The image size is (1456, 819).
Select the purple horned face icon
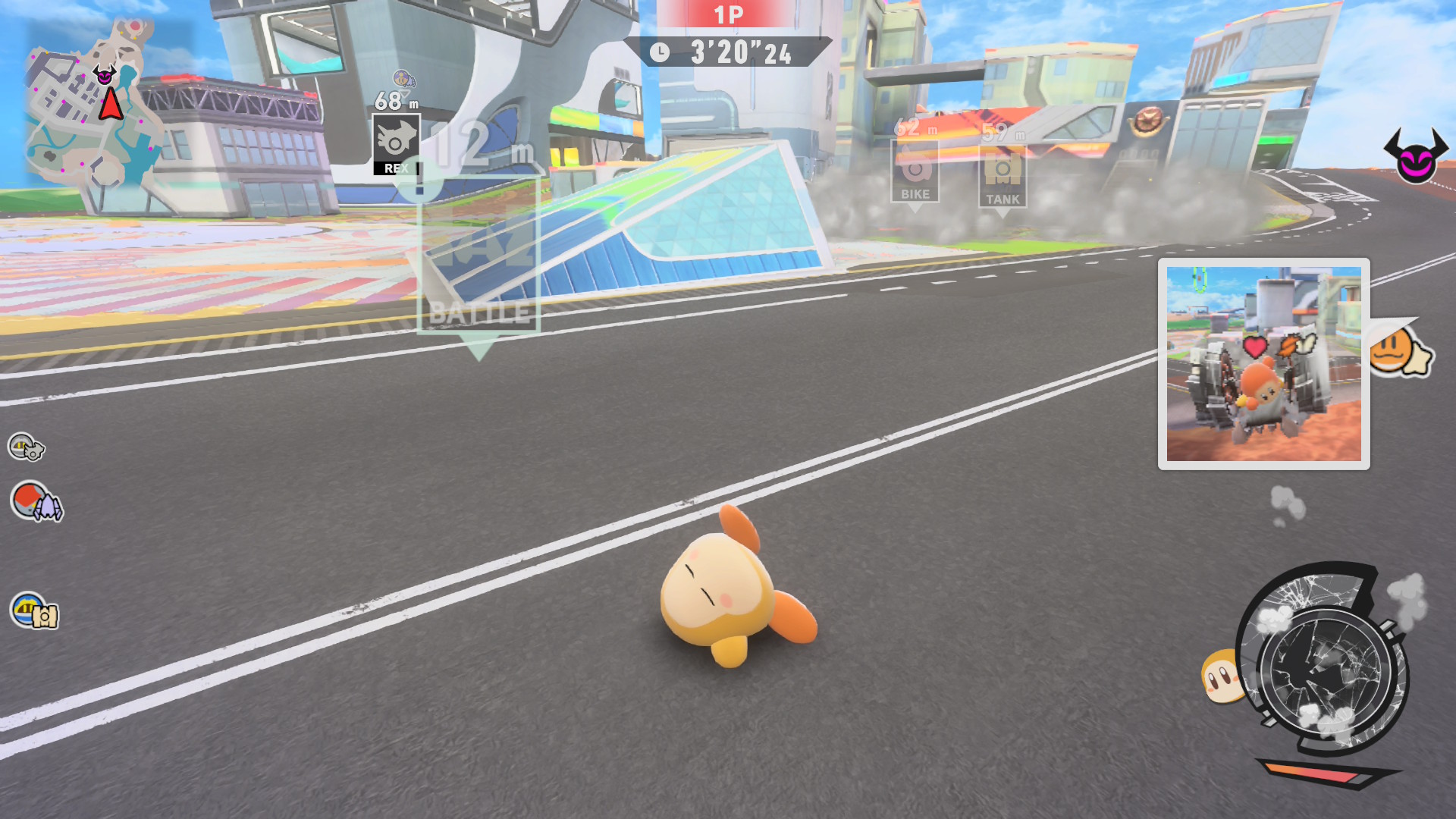point(1415,156)
